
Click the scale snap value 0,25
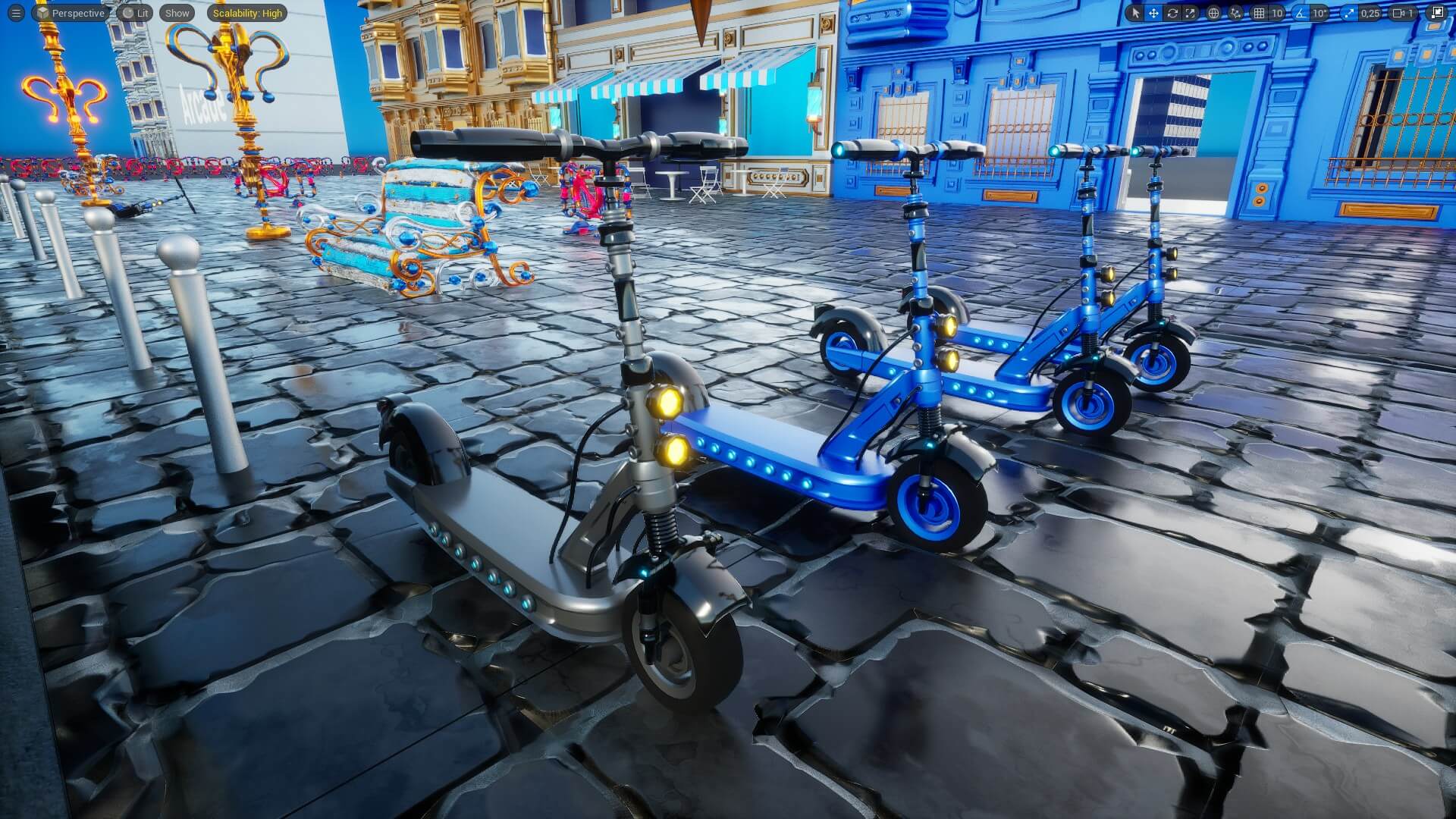pos(1370,12)
